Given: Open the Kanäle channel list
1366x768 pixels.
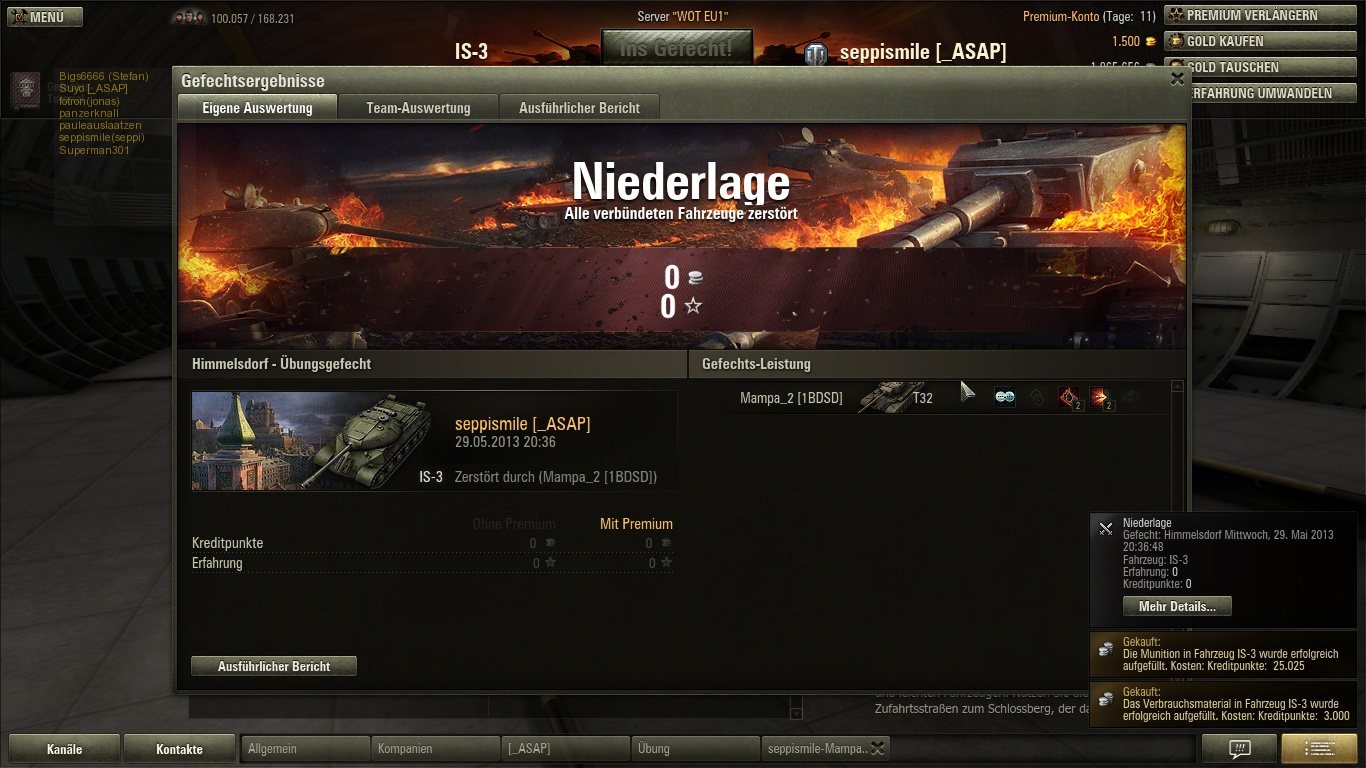Looking at the screenshot, I should pyautogui.click(x=64, y=749).
